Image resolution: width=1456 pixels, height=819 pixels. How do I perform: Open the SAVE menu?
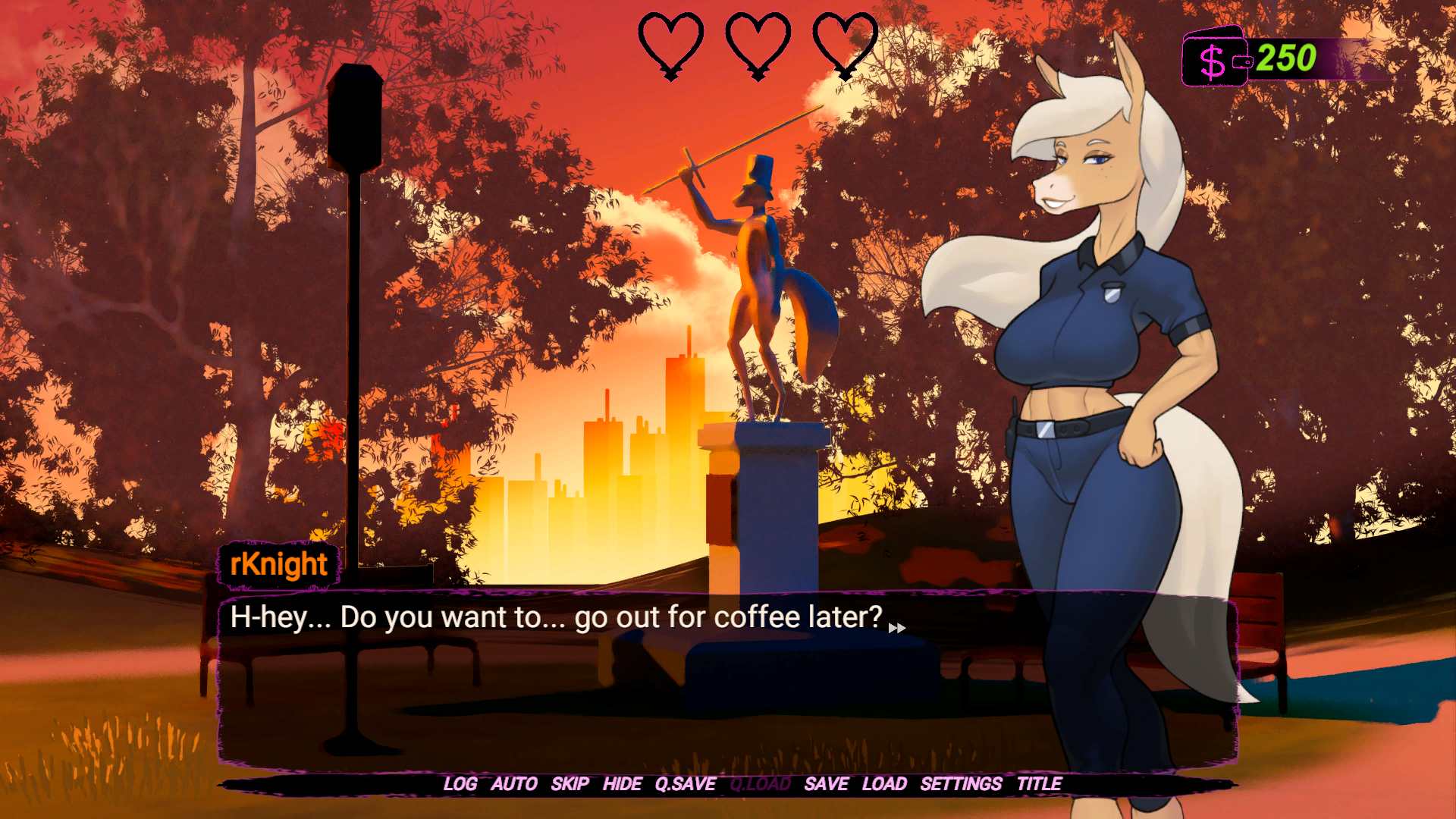(826, 784)
